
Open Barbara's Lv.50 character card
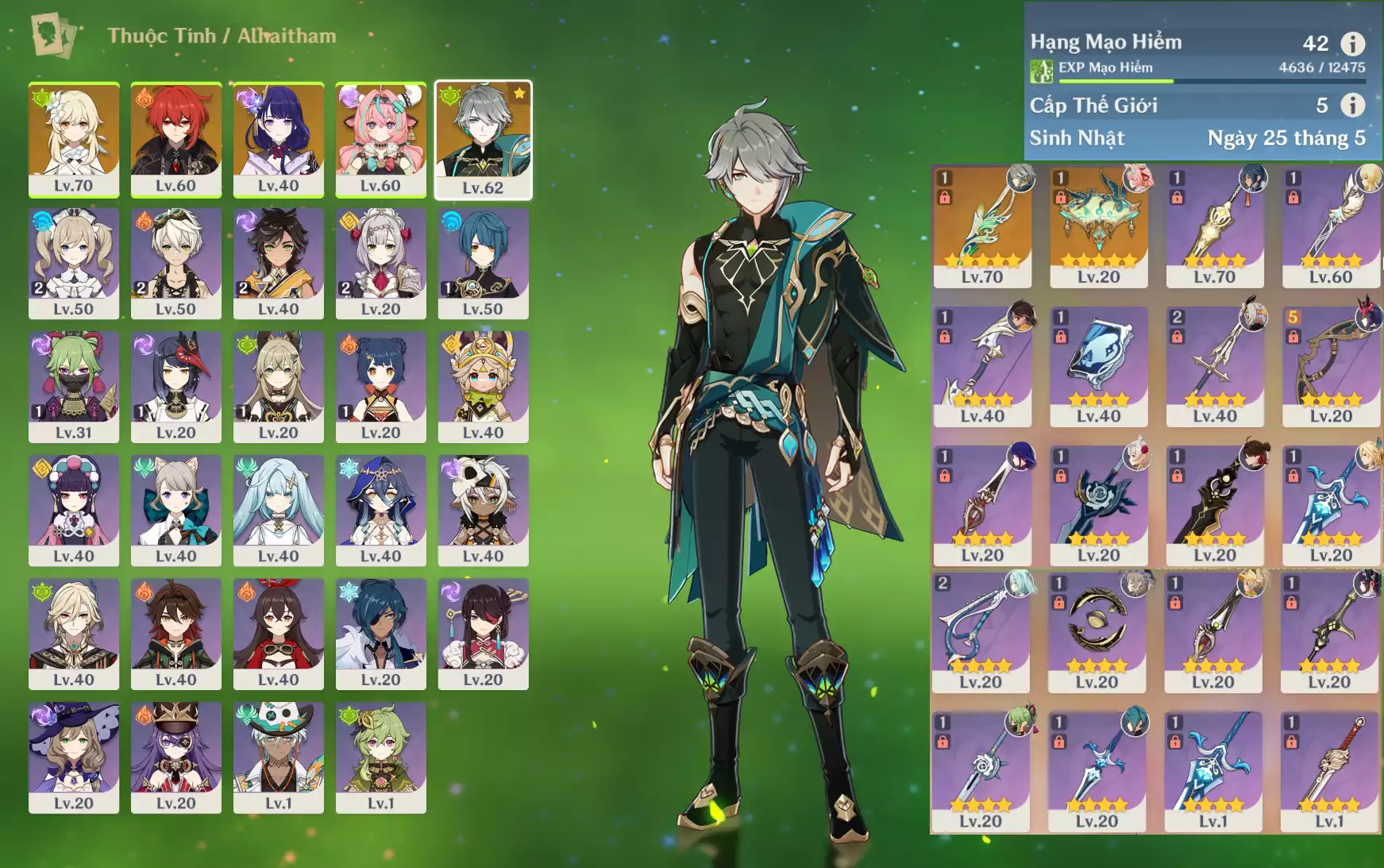(x=74, y=263)
